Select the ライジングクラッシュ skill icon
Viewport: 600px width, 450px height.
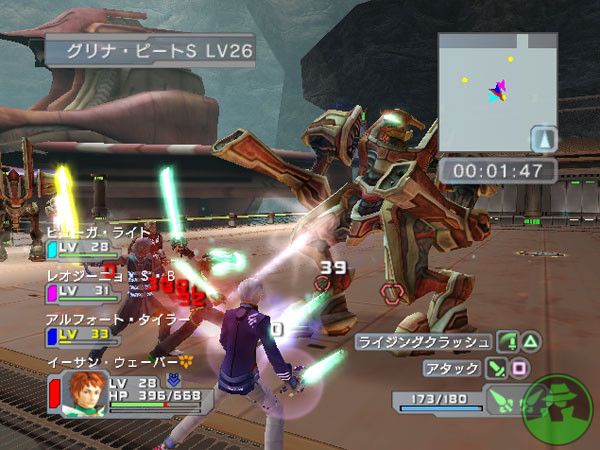(507, 342)
